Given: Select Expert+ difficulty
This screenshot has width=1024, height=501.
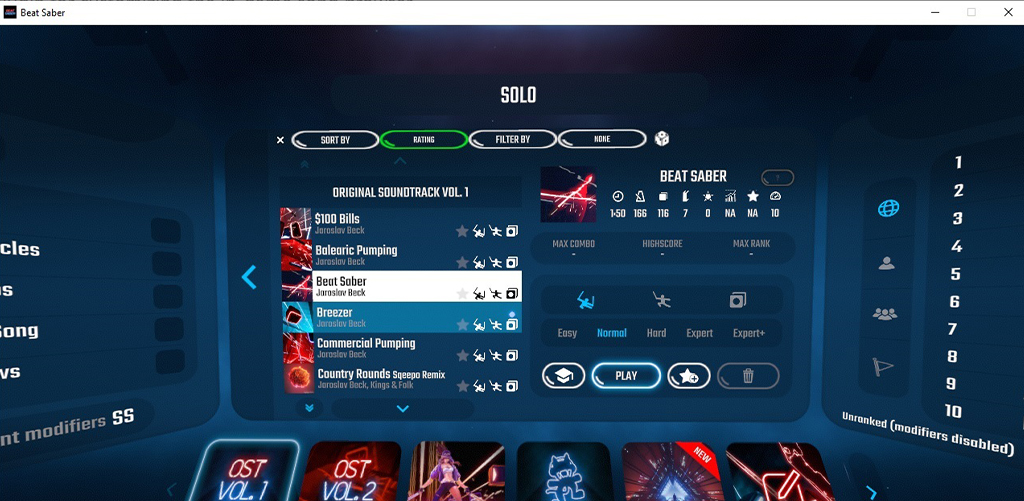Looking at the screenshot, I should click(749, 333).
